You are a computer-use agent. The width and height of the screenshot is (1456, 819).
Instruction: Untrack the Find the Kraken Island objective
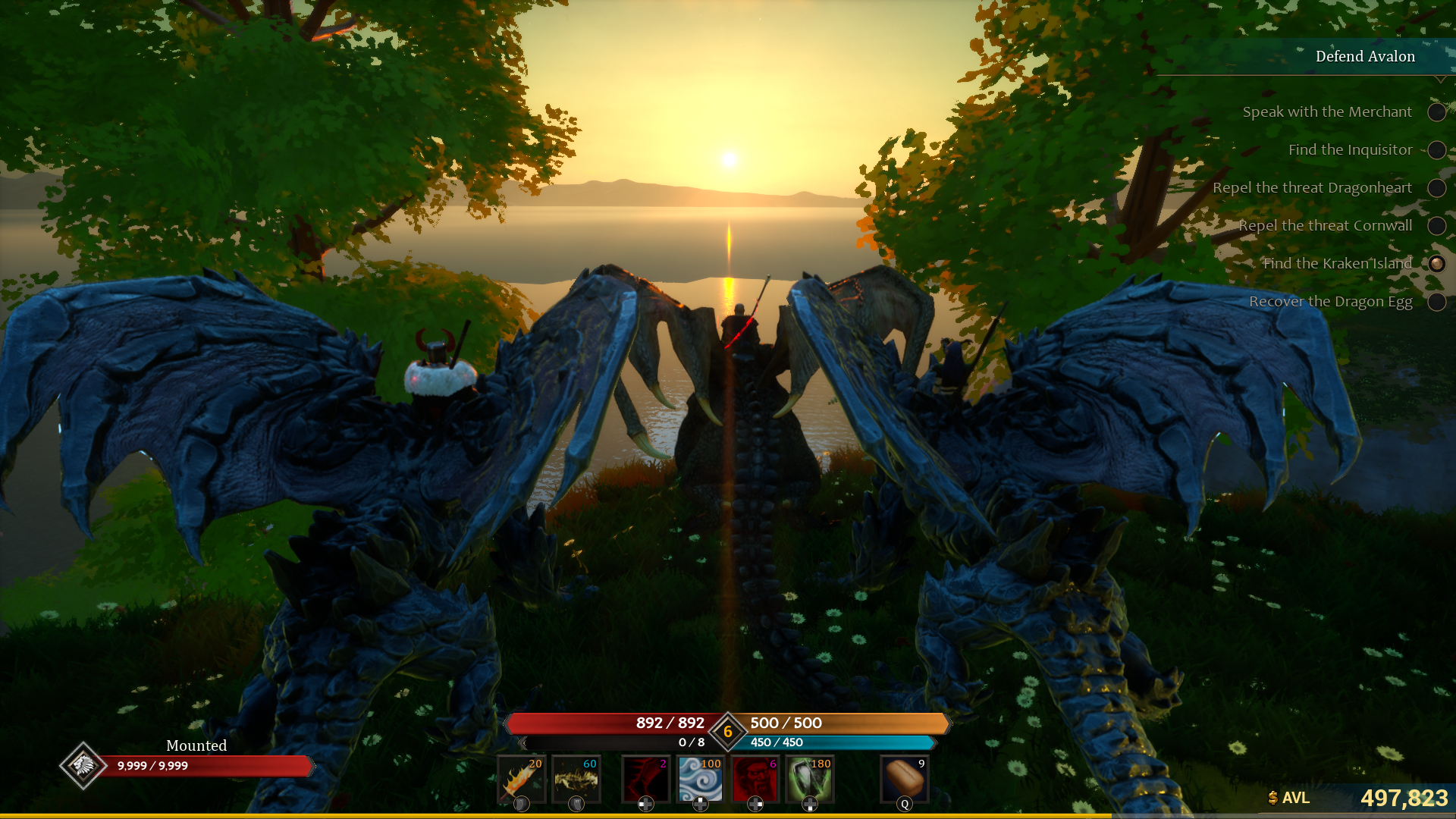click(x=1437, y=264)
